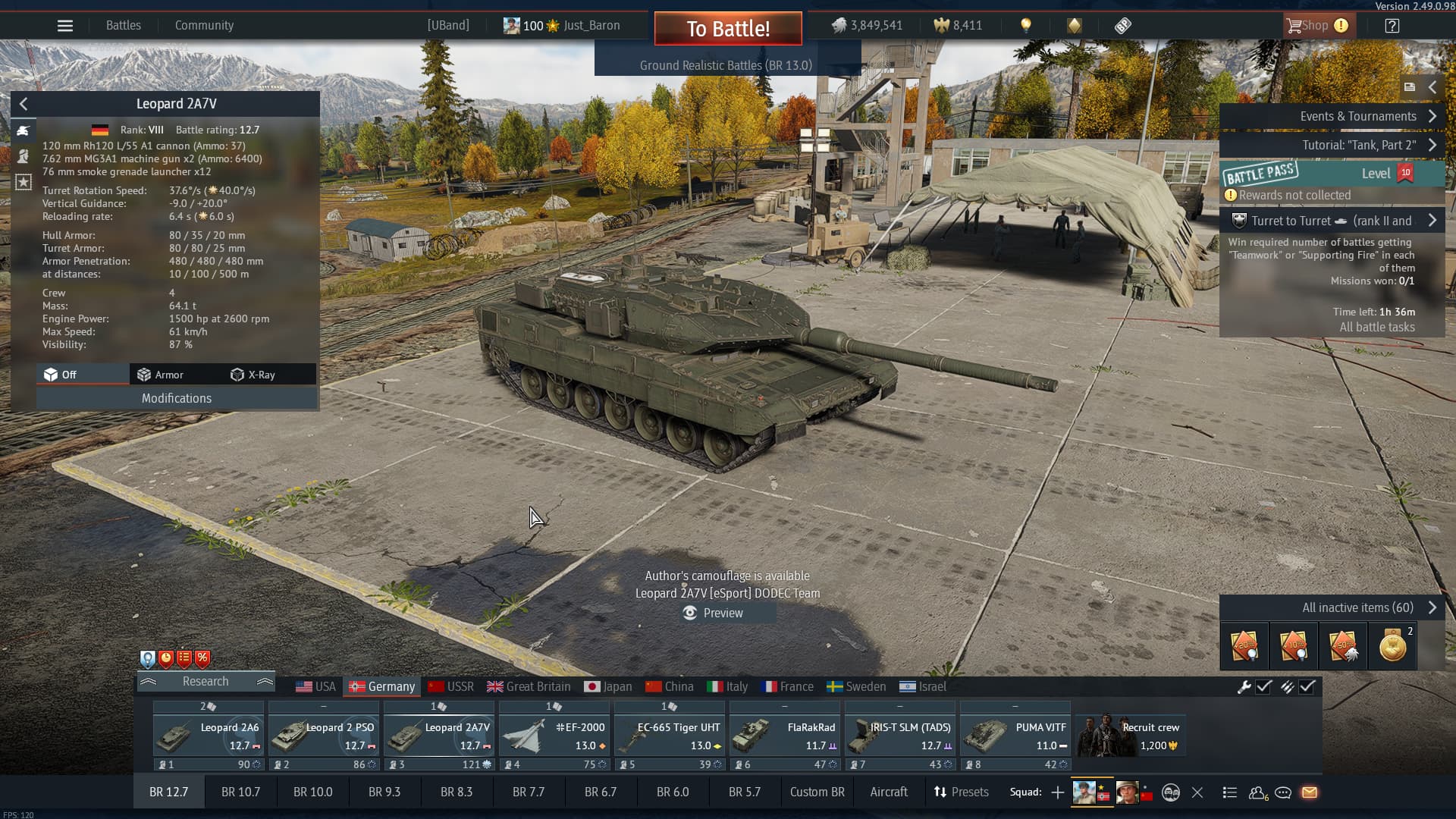Select the USSR nation tab

pyautogui.click(x=451, y=686)
